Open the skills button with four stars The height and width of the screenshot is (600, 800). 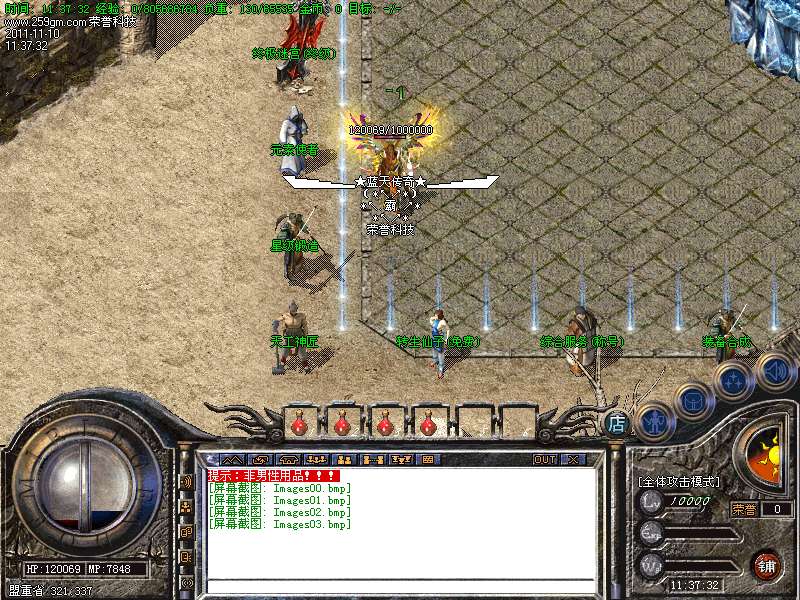pos(734,381)
